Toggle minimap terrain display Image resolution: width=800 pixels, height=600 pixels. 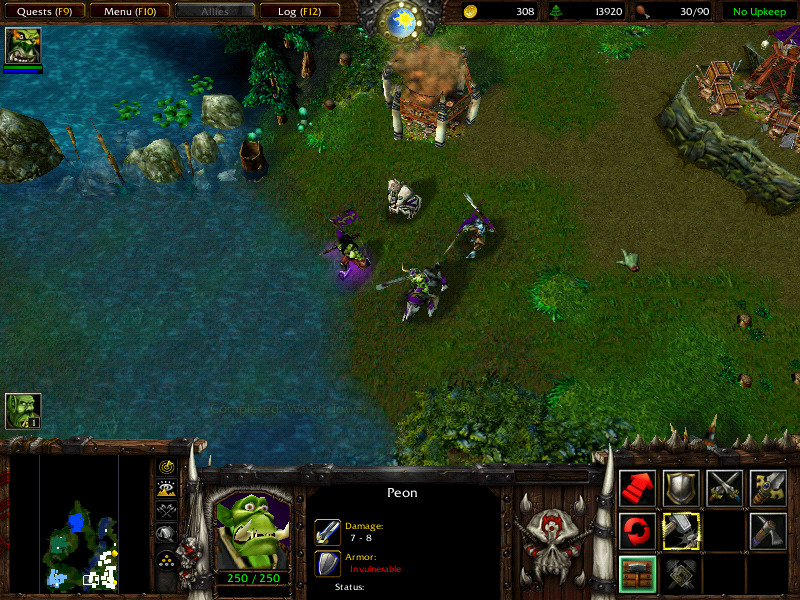pos(166,488)
